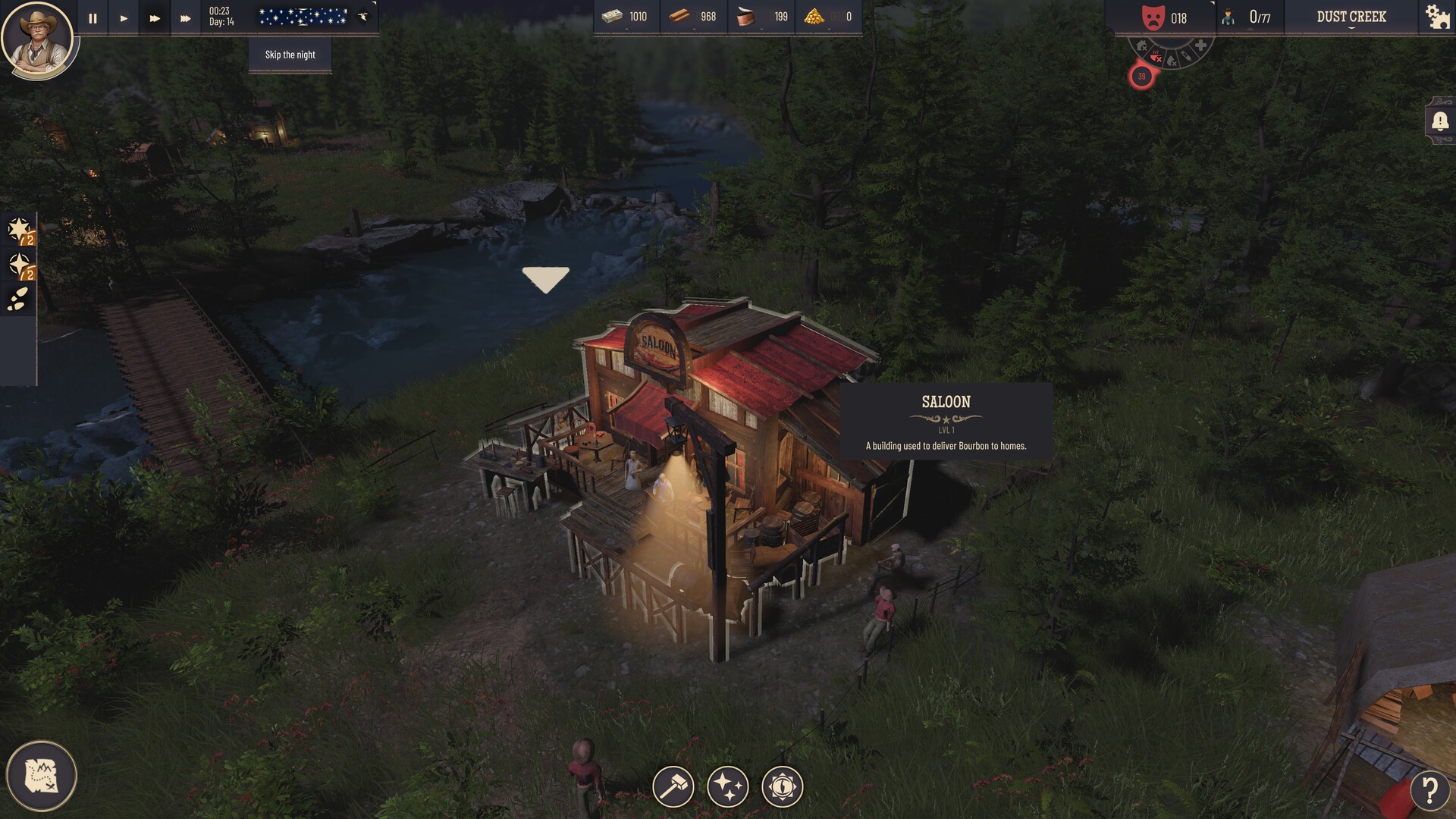Pause the game time

pos(93,18)
